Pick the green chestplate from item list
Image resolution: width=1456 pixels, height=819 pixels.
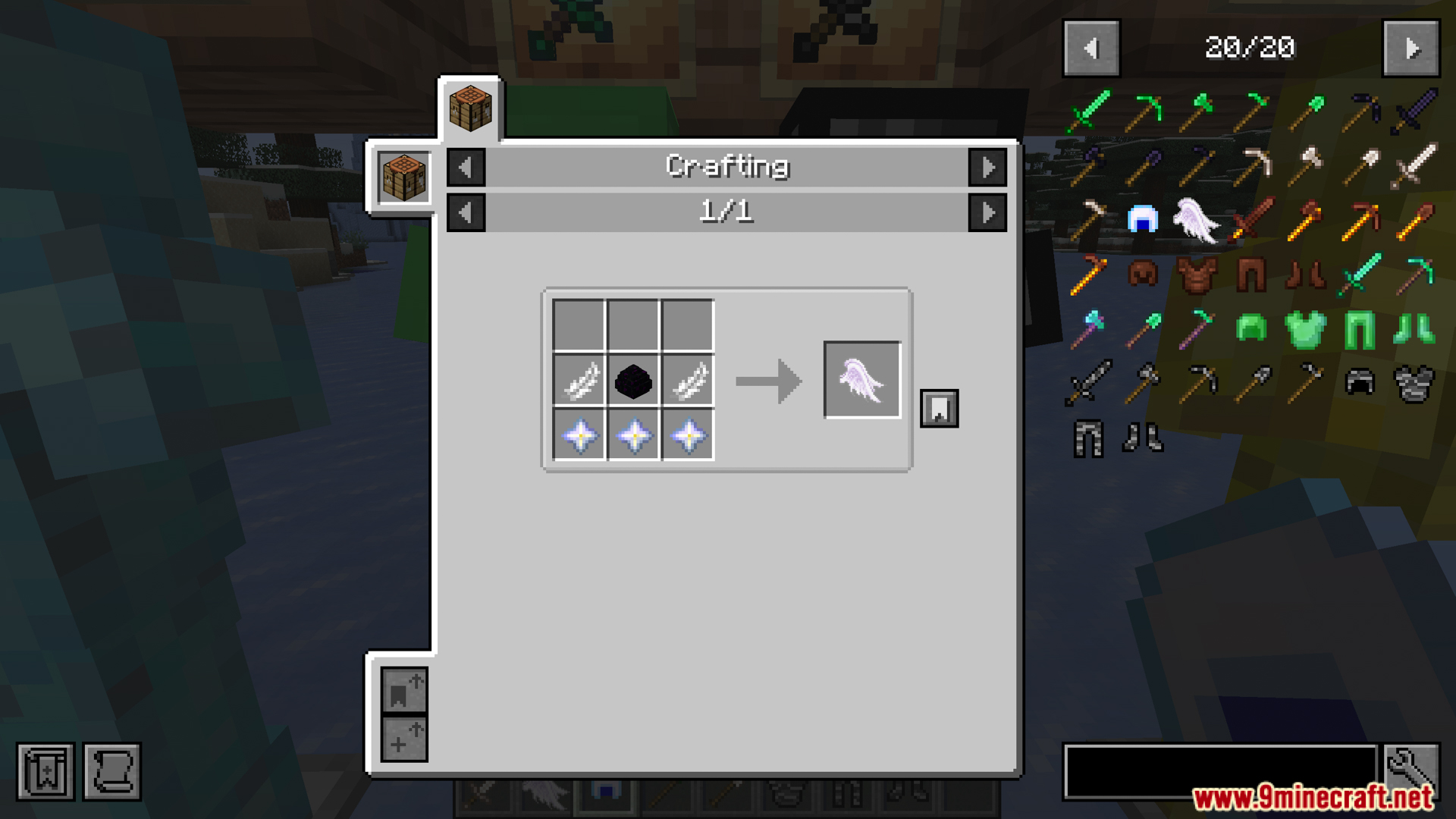(x=1305, y=329)
